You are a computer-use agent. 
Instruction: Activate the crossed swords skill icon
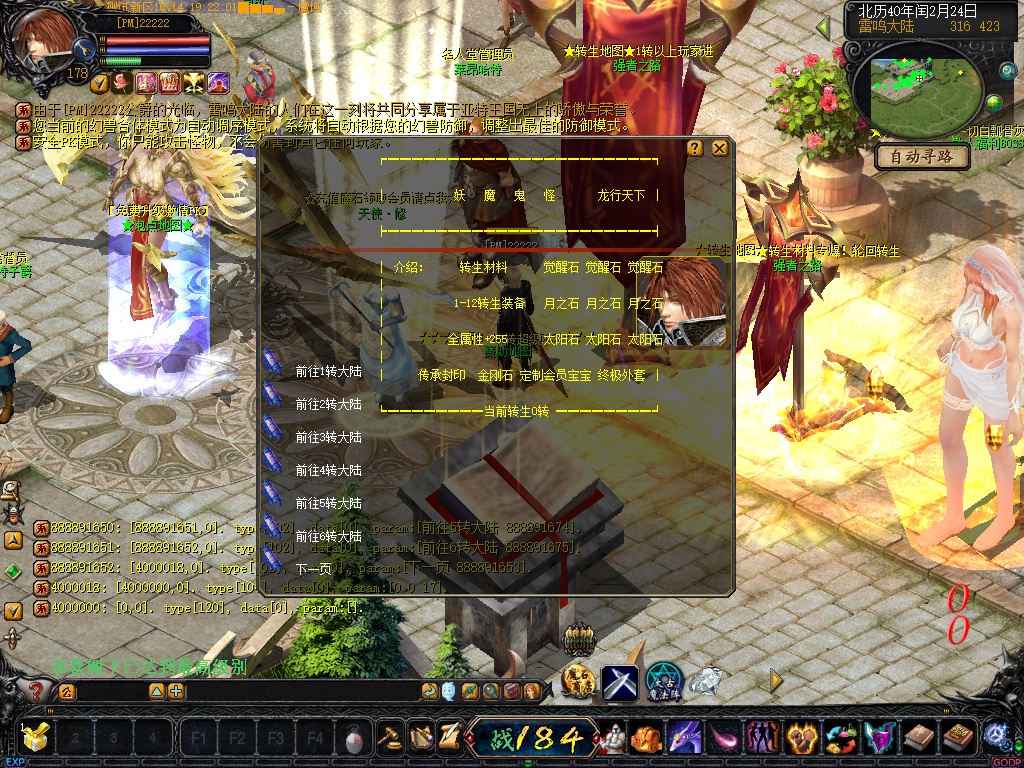point(619,682)
